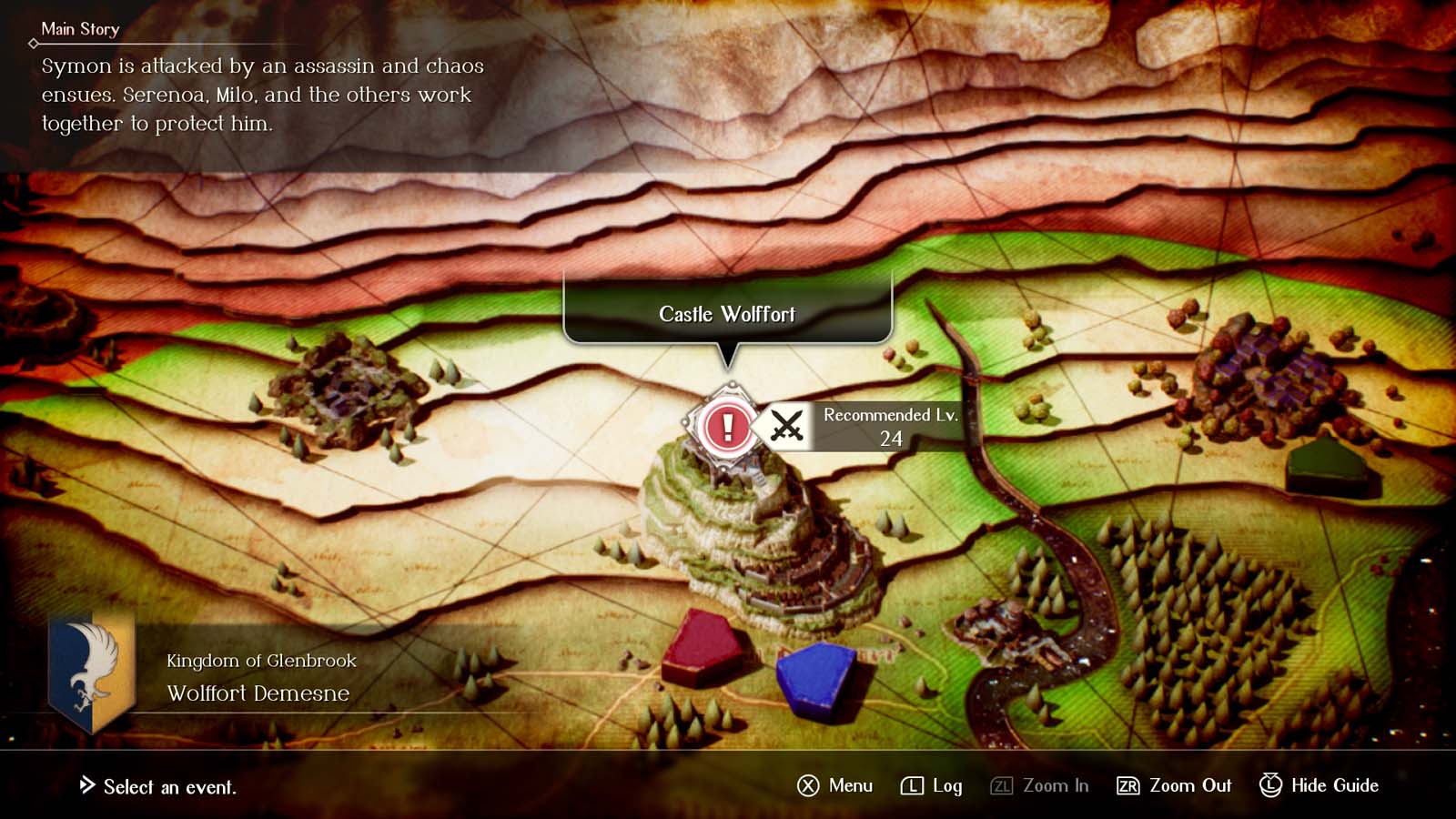The width and height of the screenshot is (1456, 819).
Task: Toggle the Select an event arrow indicator
Action: tap(87, 788)
